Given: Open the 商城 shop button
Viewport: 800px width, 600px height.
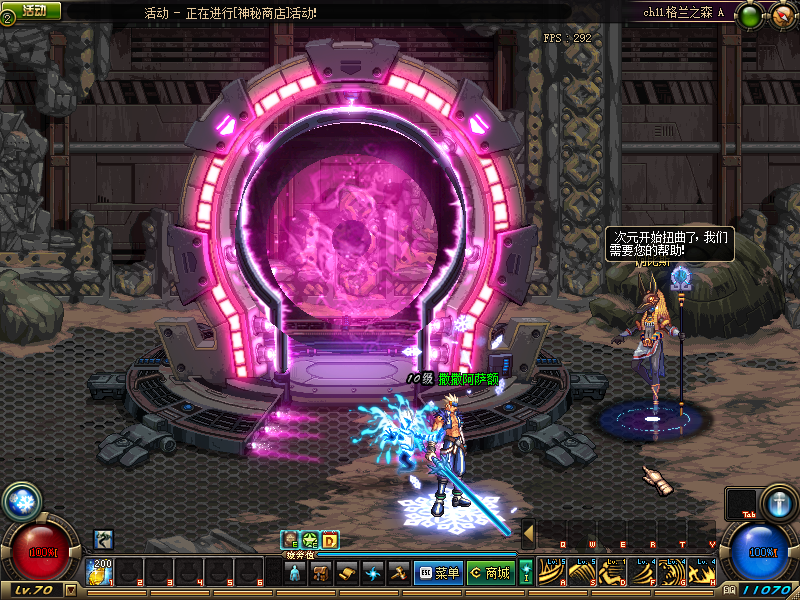Looking at the screenshot, I should 489,573.
